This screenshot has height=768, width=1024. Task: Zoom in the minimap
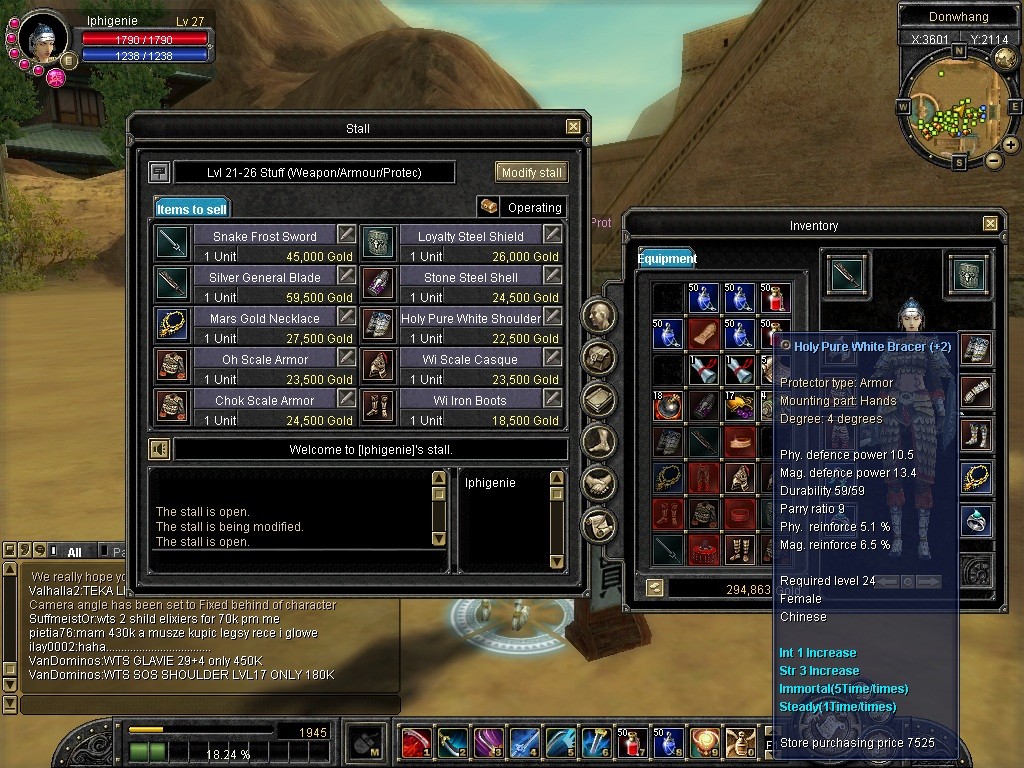(1011, 145)
